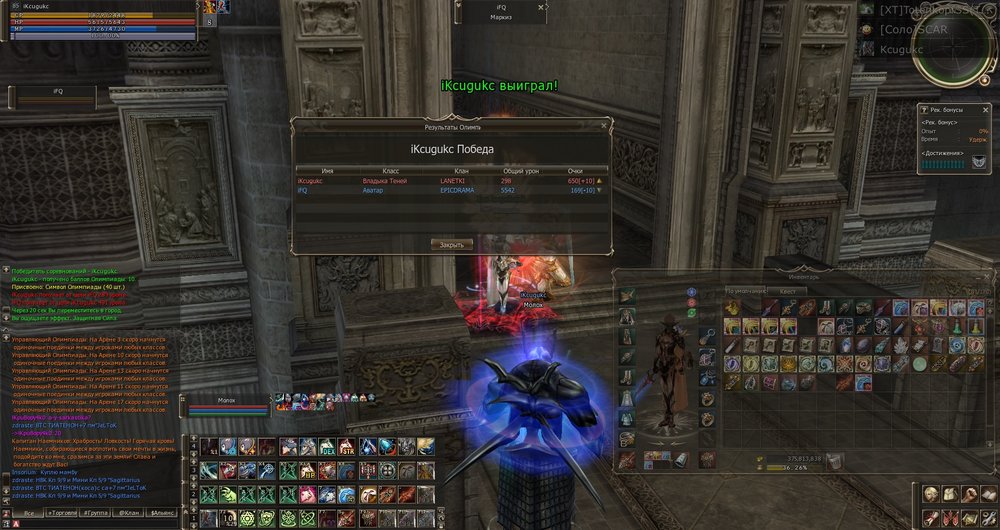This screenshot has width=1000, height=530.
Task: Close the iFQ target window
Action: click(543, 5)
